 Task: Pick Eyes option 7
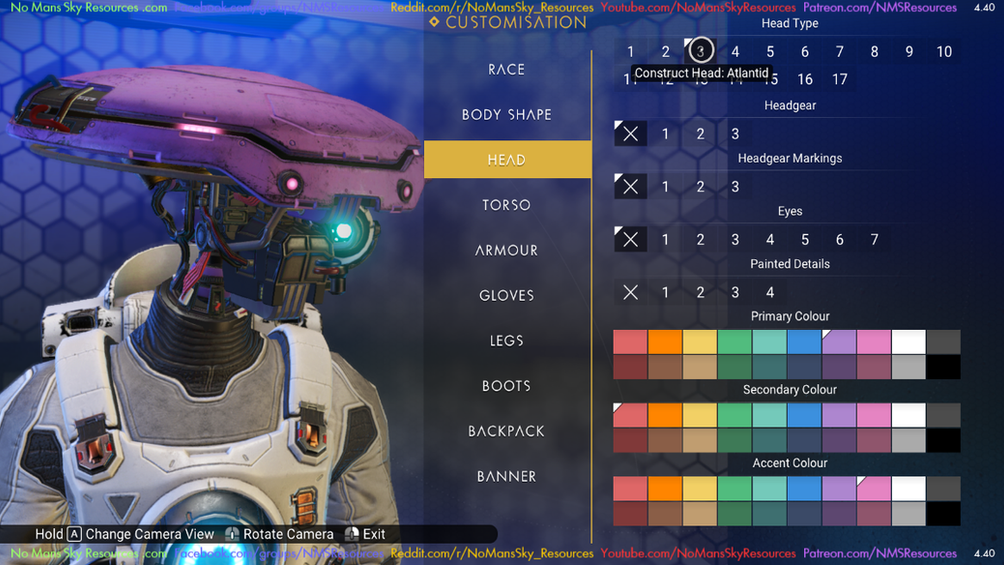[x=874, y=240]
